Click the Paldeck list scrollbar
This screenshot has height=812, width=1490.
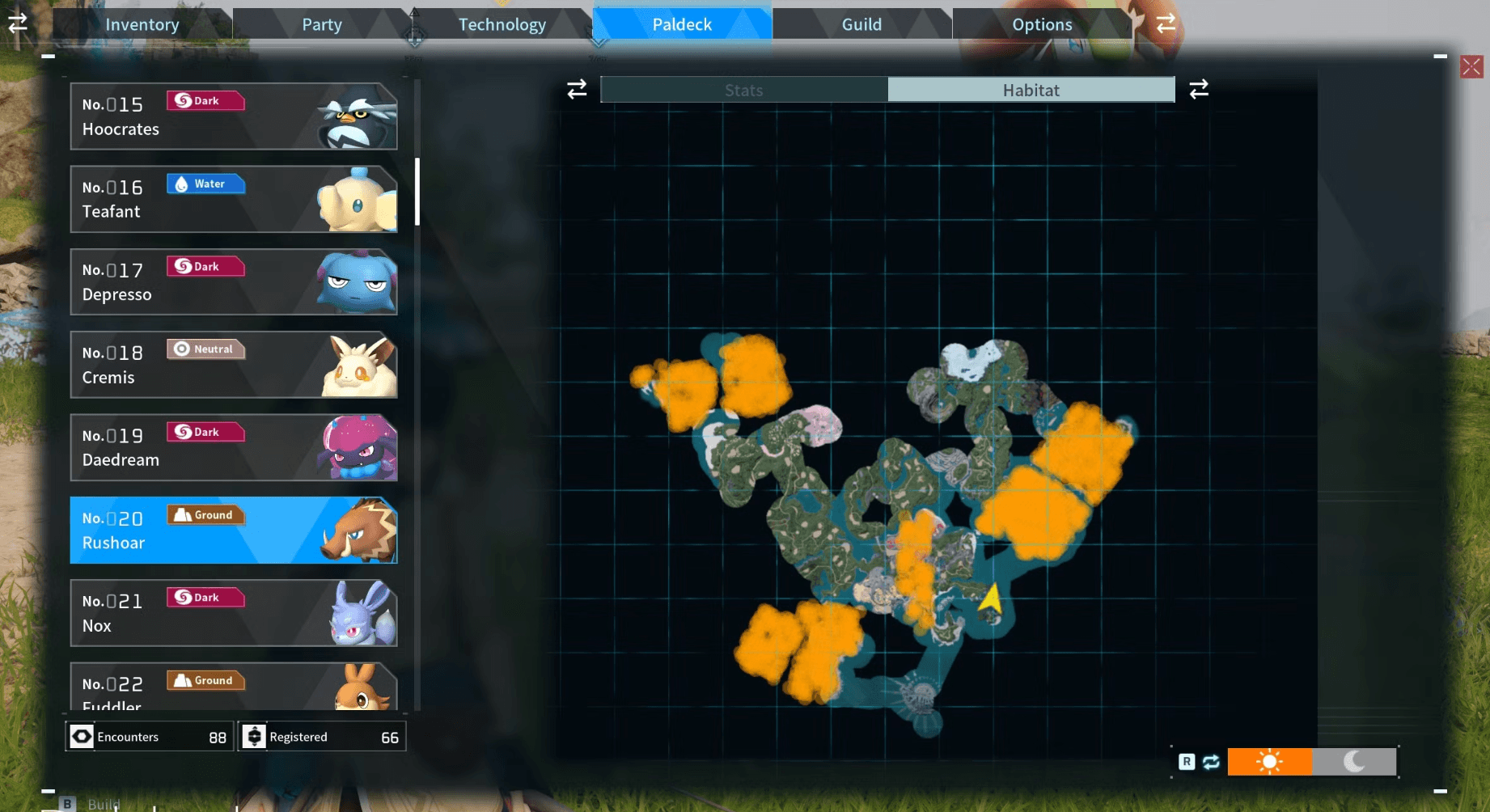(417, 192)
